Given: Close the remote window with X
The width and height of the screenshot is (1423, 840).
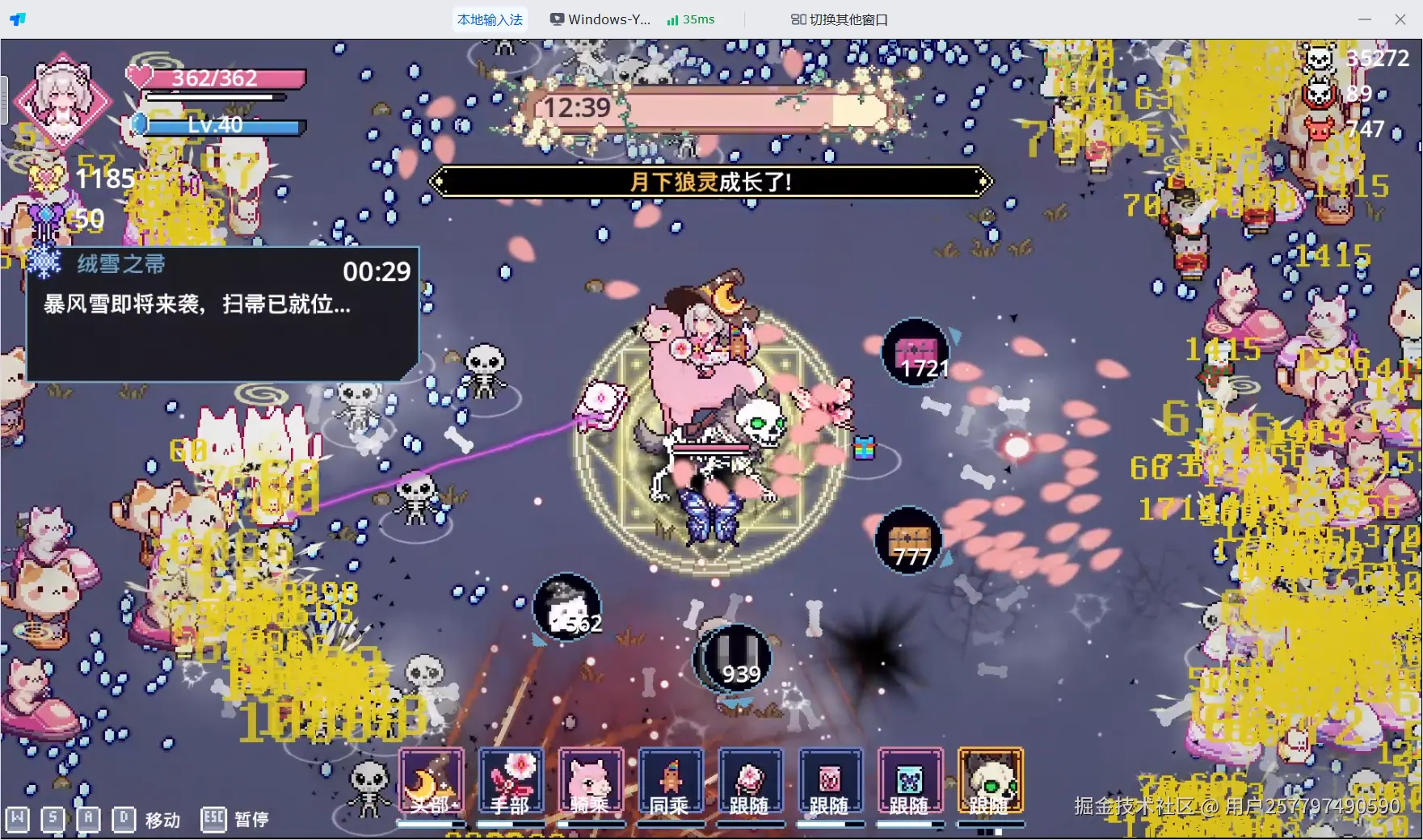Looking at the screenshot, I should pyautogui.click(x=1400, y=19).
